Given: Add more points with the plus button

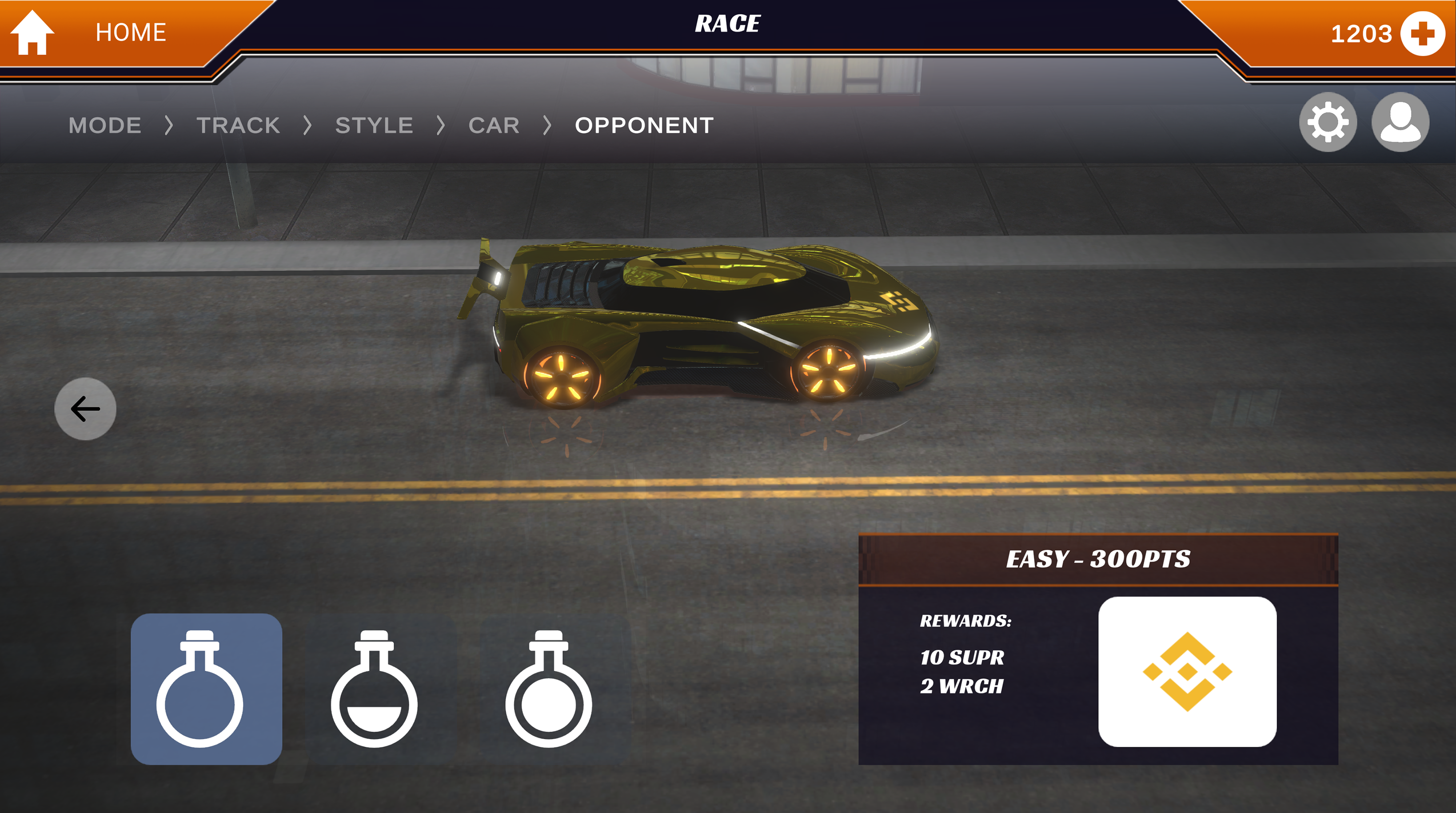Looking at the screenshot, I should pyautogui.click(x=1422, y=33).
